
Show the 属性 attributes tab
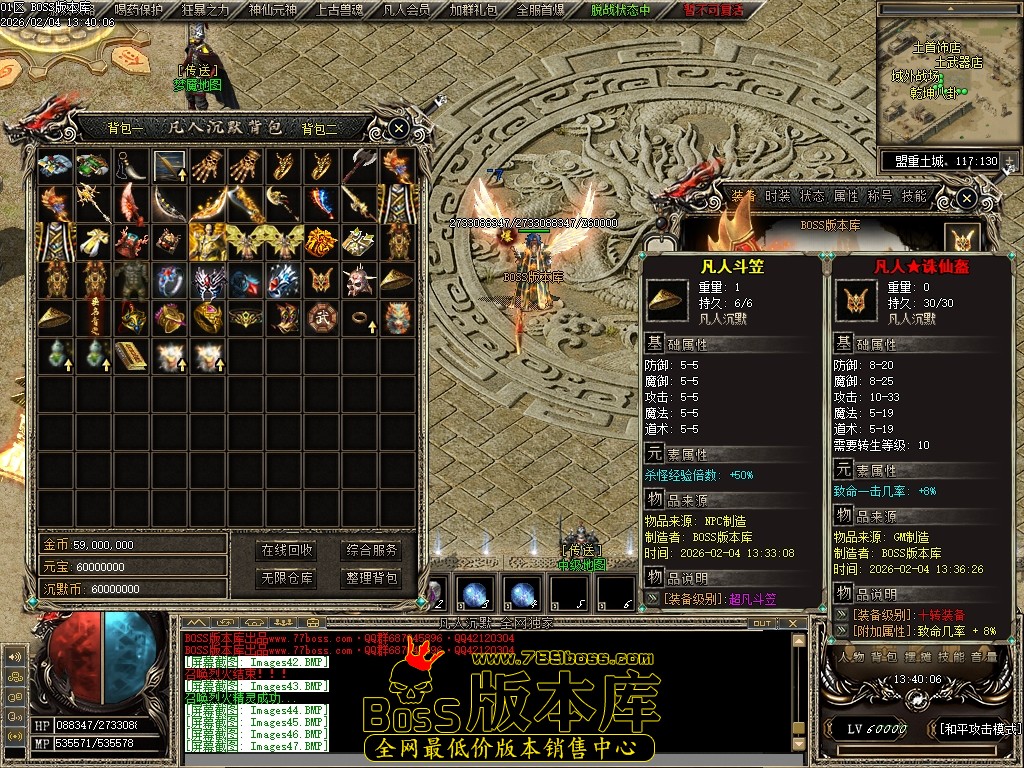[x=846, y=196]
